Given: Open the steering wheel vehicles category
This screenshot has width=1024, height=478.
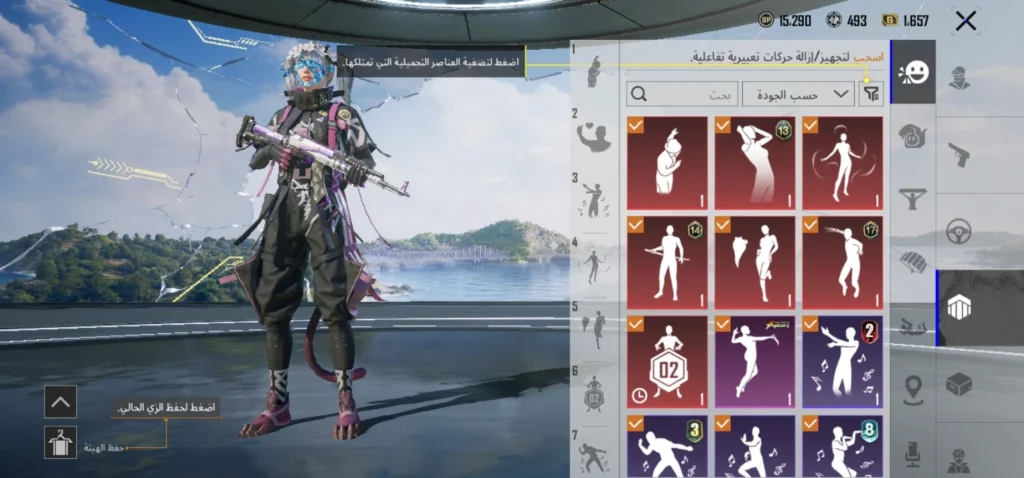Looking at the screenshot, I should pyautogui.click(x=959, y=231).
